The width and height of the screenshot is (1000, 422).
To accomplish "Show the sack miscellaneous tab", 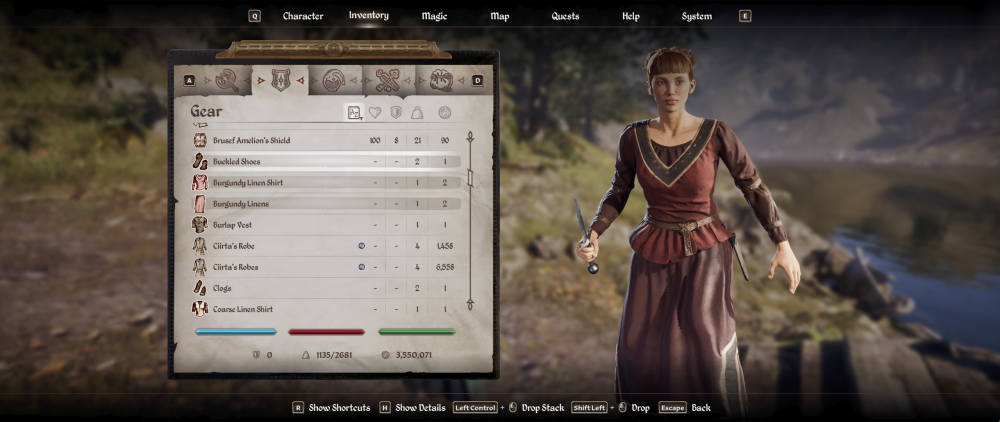I will (440, 80).
